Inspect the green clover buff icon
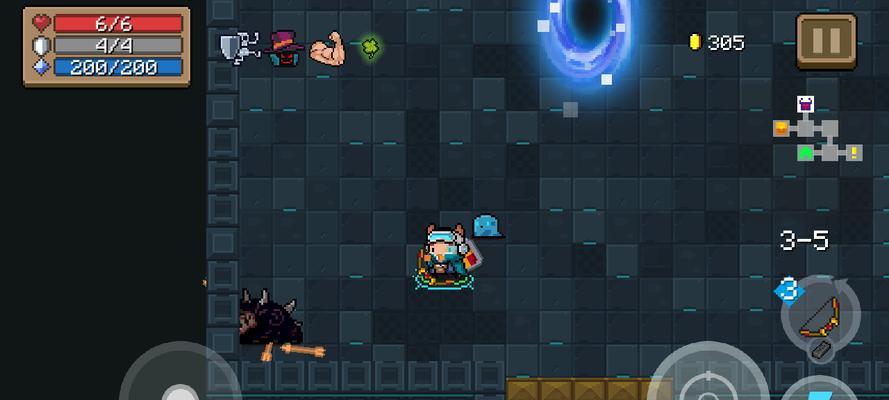889x400 pixels. point(371,45)
